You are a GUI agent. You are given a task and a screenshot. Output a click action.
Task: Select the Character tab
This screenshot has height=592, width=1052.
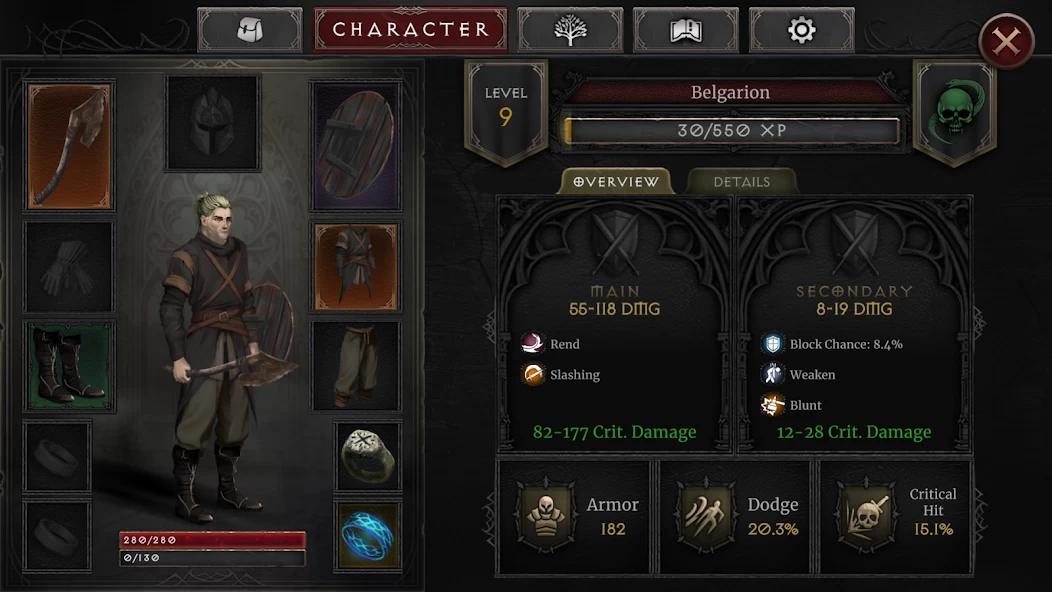[x=410, y=30]
